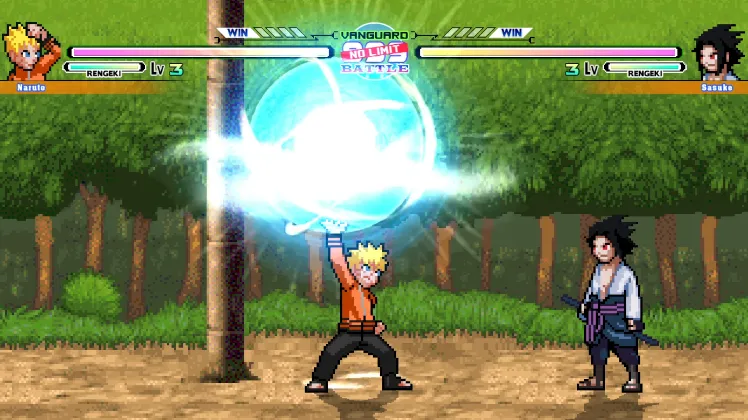Click Naruto's character portrait
This screenshot has height=420, width=748.
click(32, 52)
